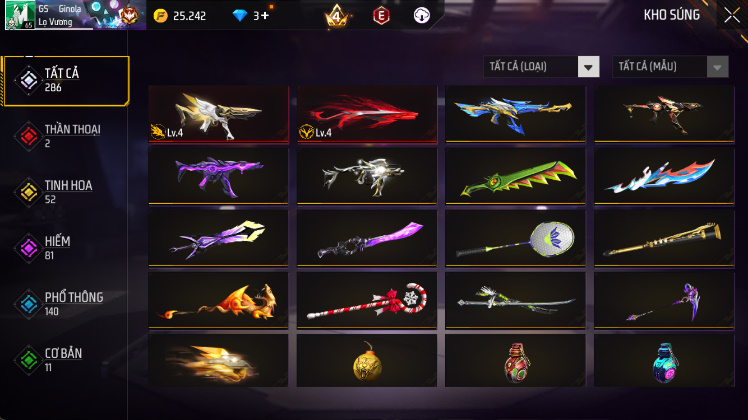Image resolution: width=748 pixels, height=420 pixels.
Task: Choose the golden pumpkin grenade skin
Action: [367, 361]
